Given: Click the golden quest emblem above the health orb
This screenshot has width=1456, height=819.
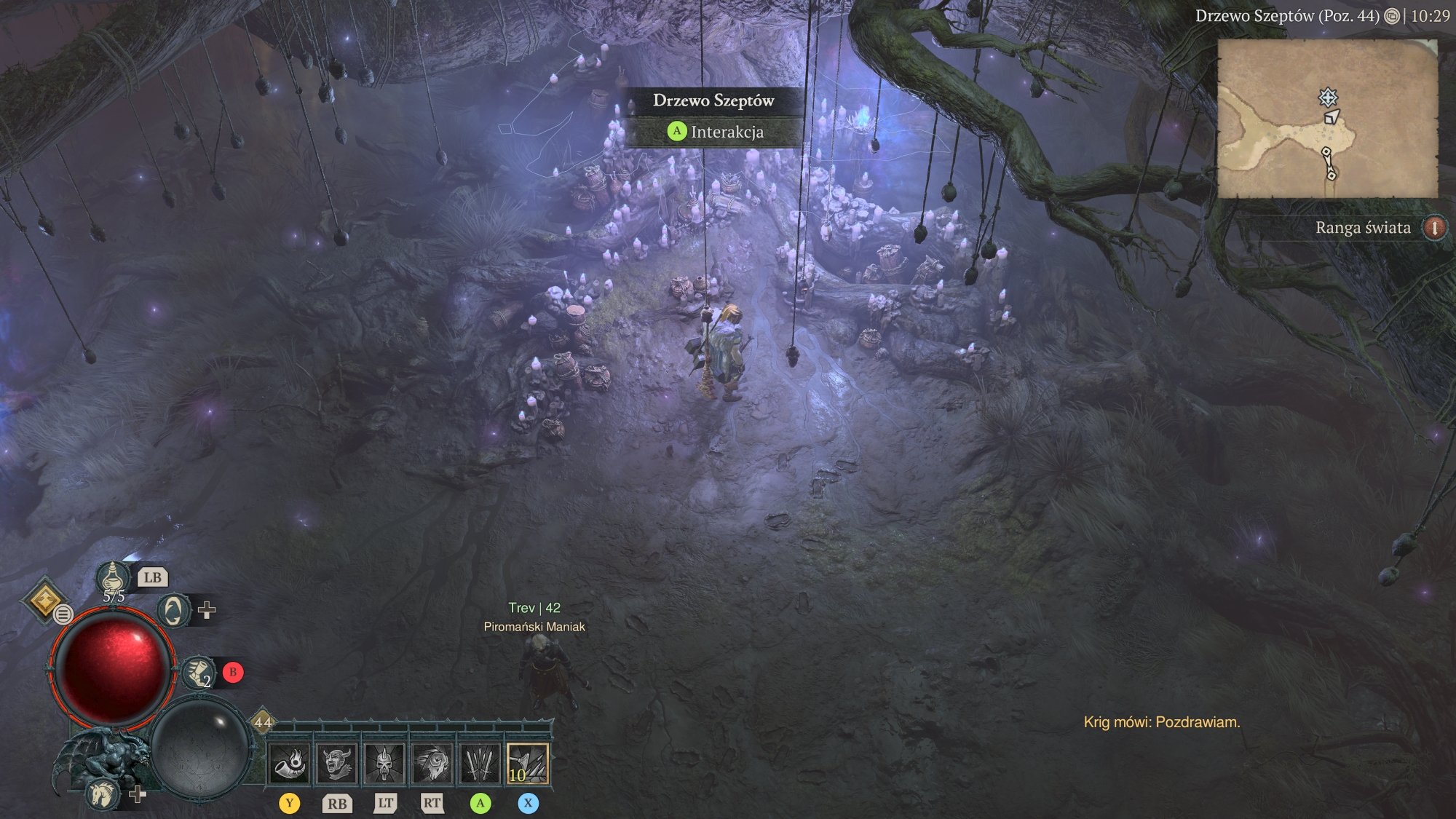Looking at the screenshot, I should (x=45, y=601).
